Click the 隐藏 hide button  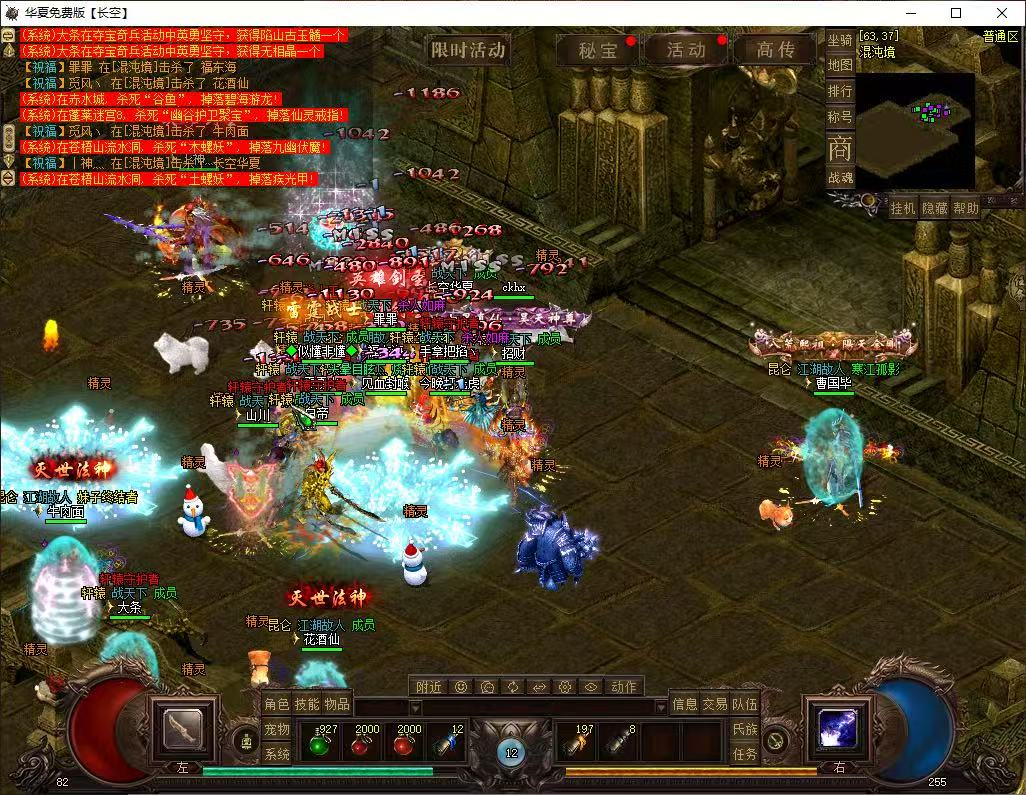pos(934,208)
